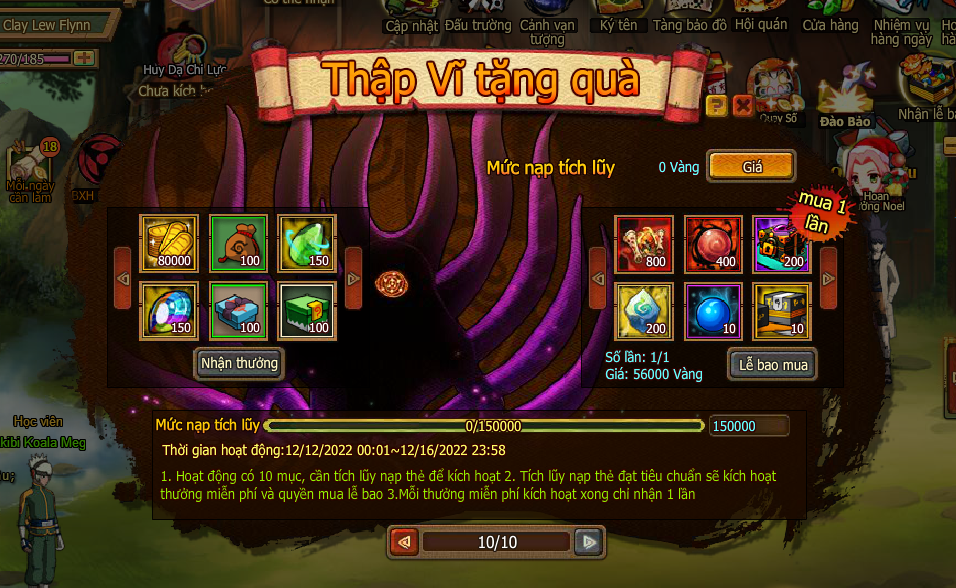The height and width of the screenshot is (588, 956).
Task: Click the orange Giá button
Action: pos(751,167)
